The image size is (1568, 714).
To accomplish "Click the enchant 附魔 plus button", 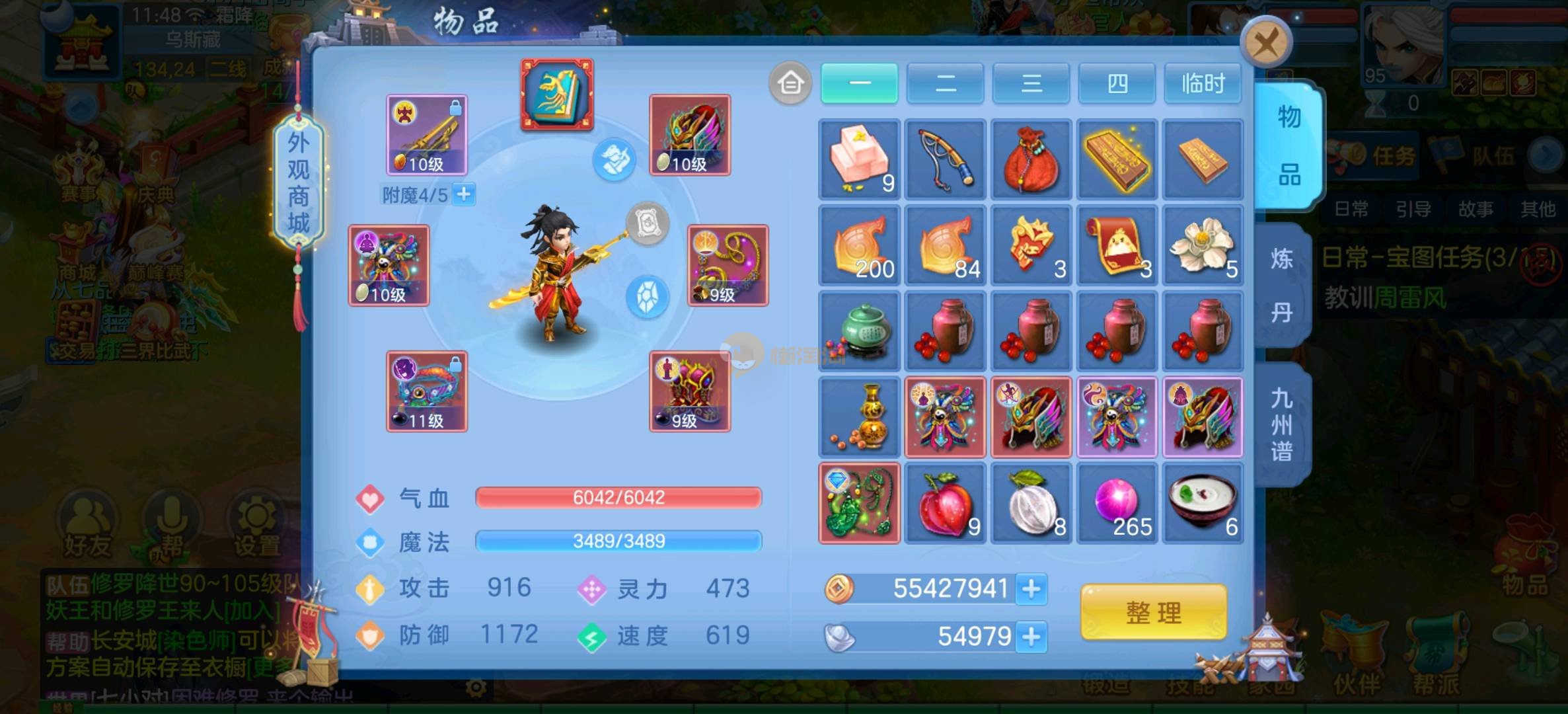I will (465, 194).
